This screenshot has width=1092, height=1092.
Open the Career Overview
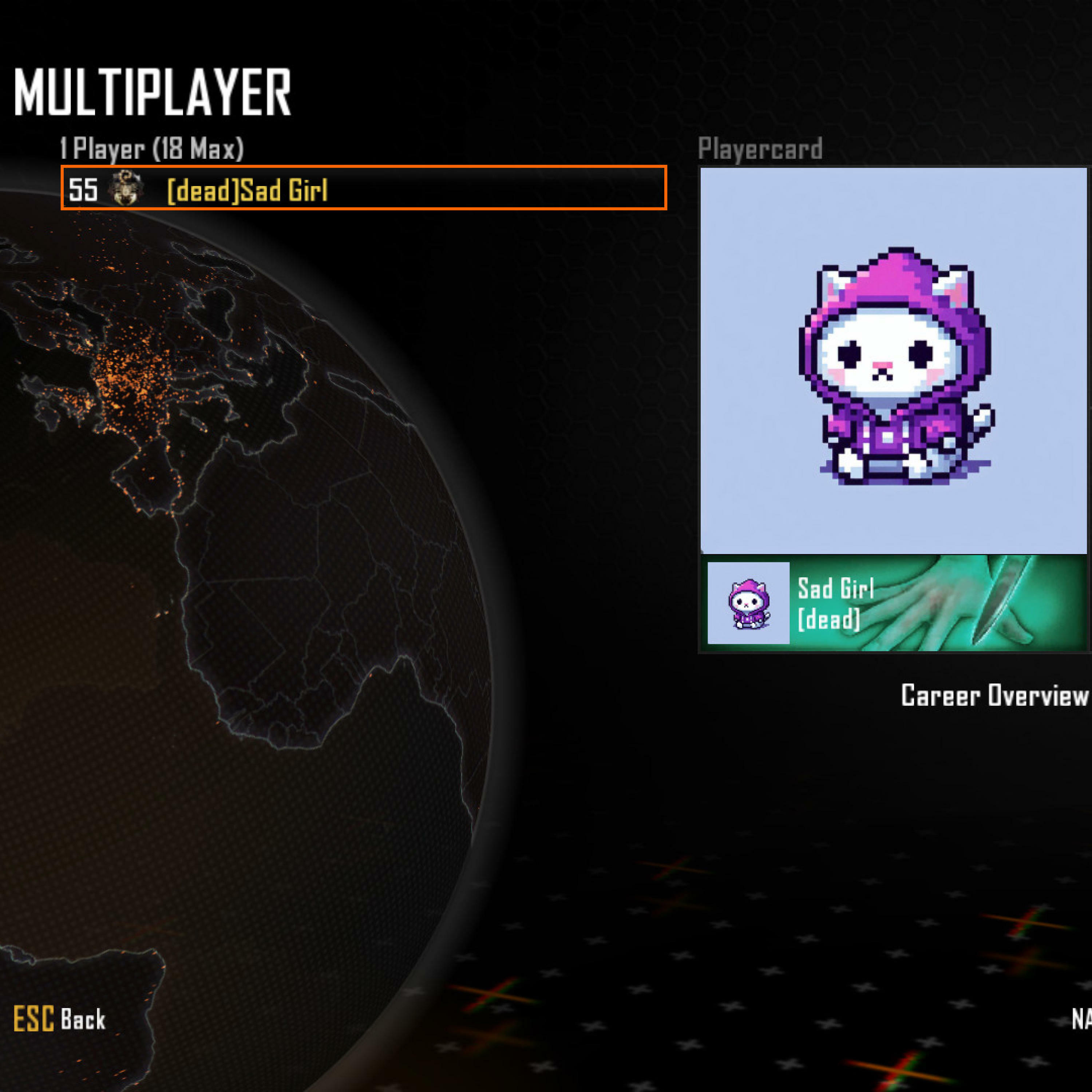tap(994, 695)
